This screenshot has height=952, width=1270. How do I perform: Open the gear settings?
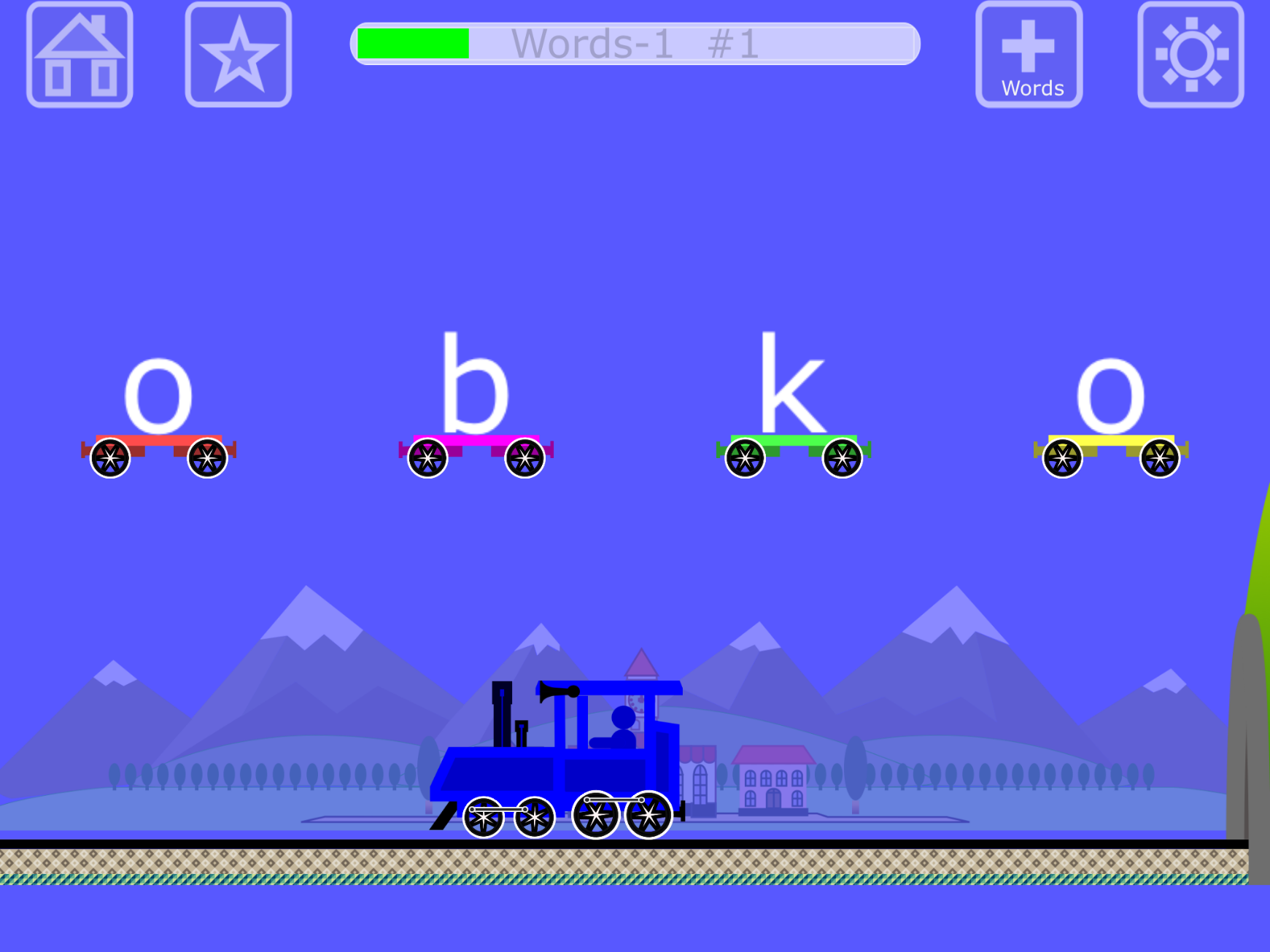coord(1190,55)
